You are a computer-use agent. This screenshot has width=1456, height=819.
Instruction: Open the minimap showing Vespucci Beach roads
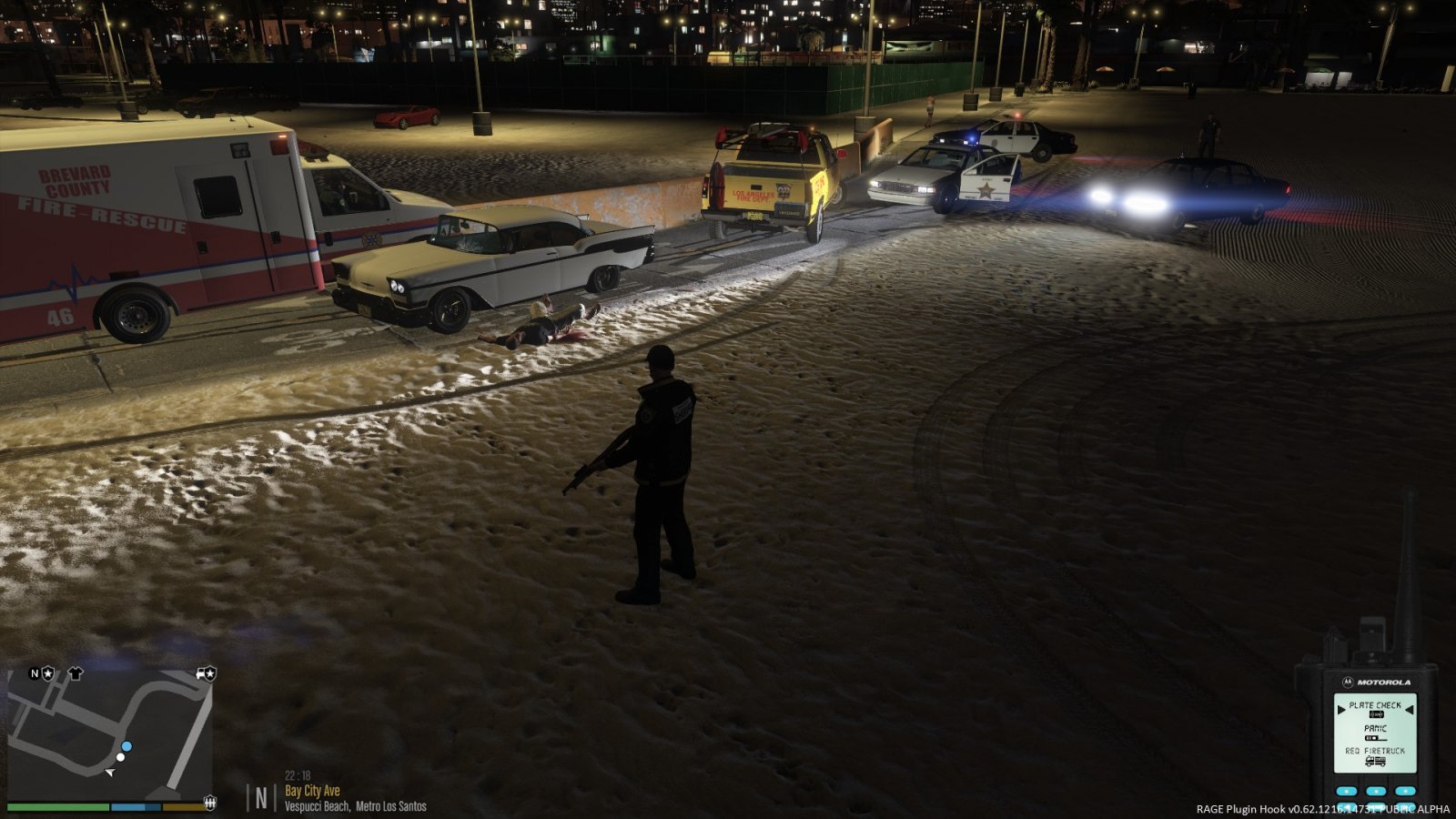tap(109, 733)
